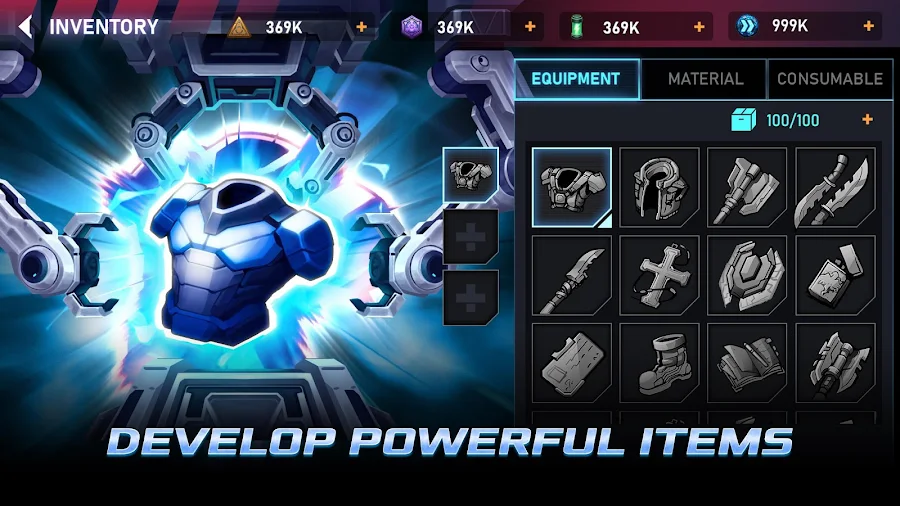Select the helmet inventory slot
This screenshot has height=506, width=900.
[659, 187]
